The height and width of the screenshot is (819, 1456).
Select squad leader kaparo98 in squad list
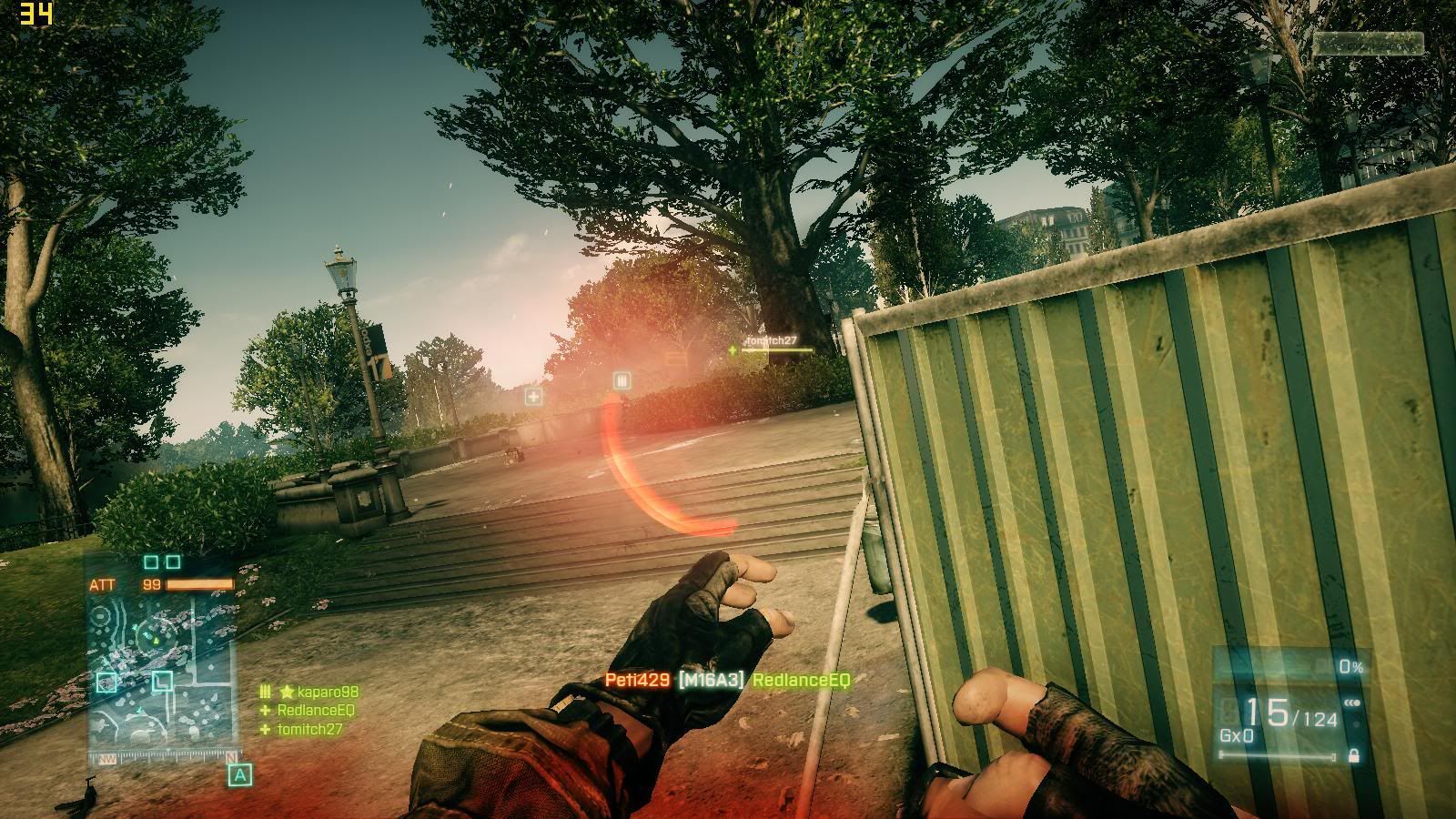point(318,693)
